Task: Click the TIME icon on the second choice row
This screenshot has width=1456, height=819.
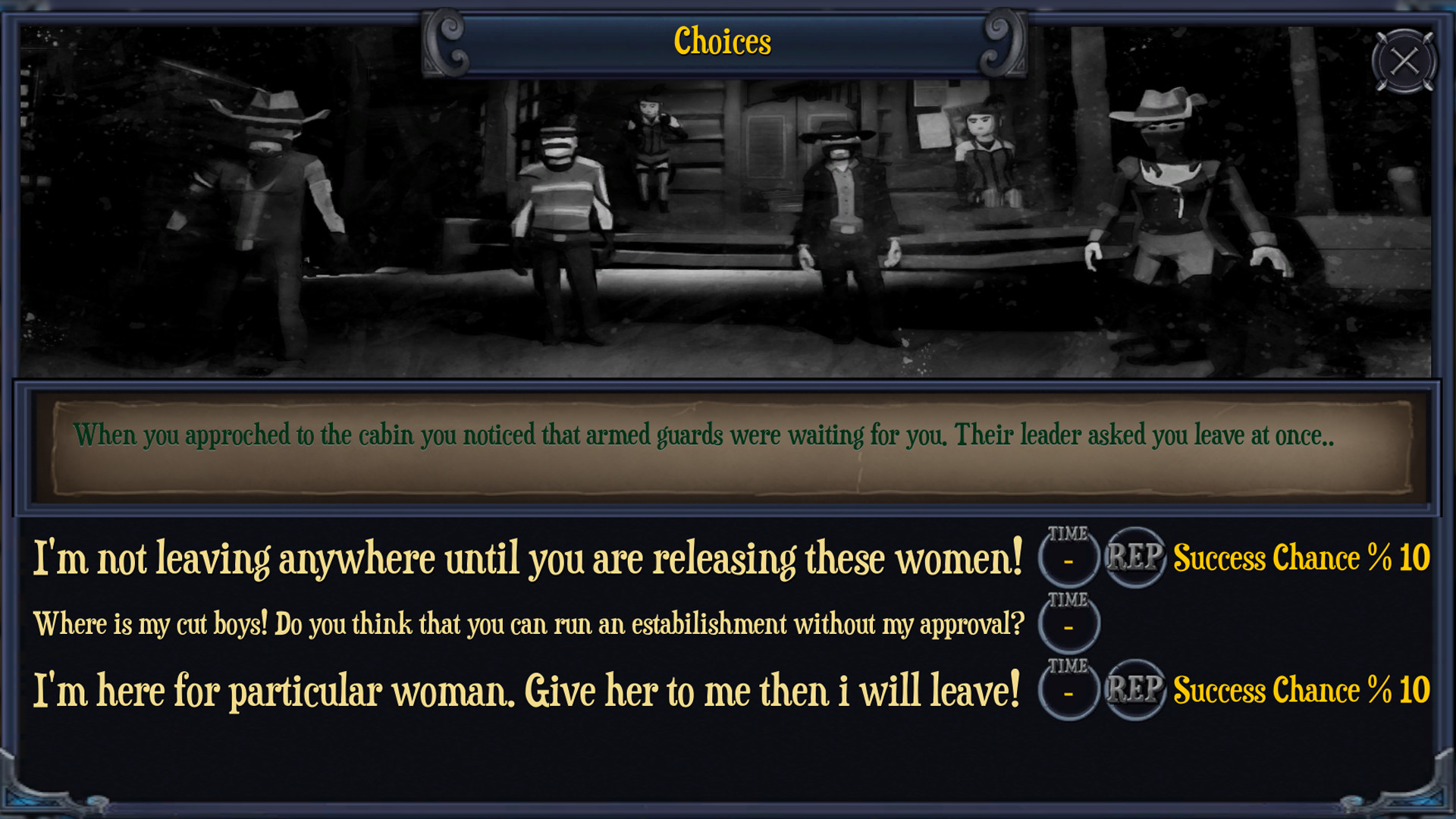Action: click(x=1068, y=623)
